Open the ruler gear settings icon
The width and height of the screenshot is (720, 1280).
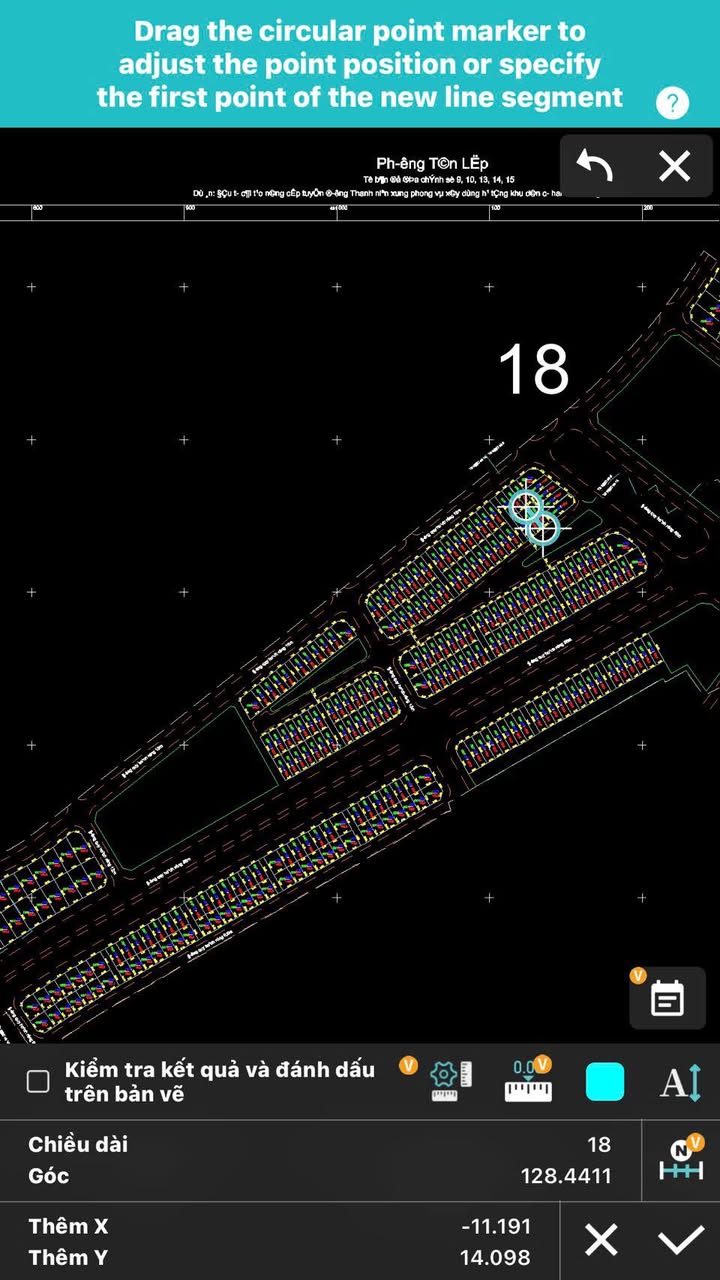tap(450, 1081)
